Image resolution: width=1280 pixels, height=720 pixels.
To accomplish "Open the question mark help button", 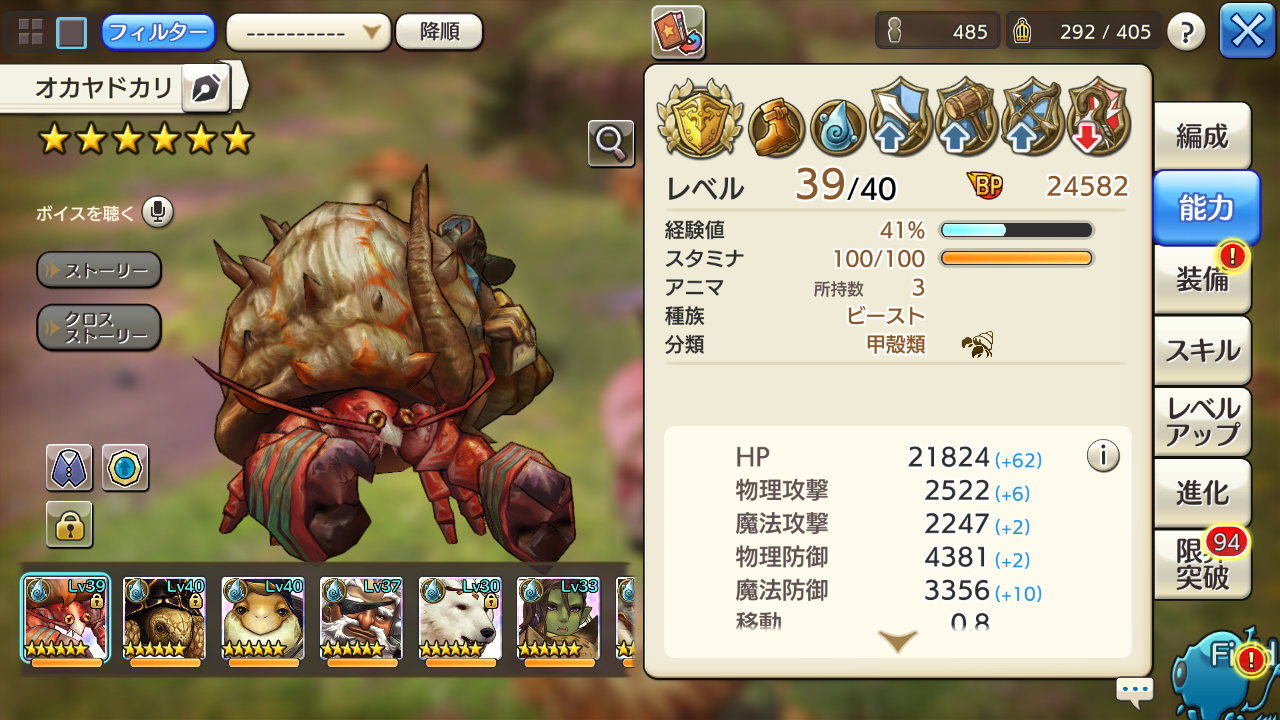I will pyautogui.click(x=1185, y=33).
